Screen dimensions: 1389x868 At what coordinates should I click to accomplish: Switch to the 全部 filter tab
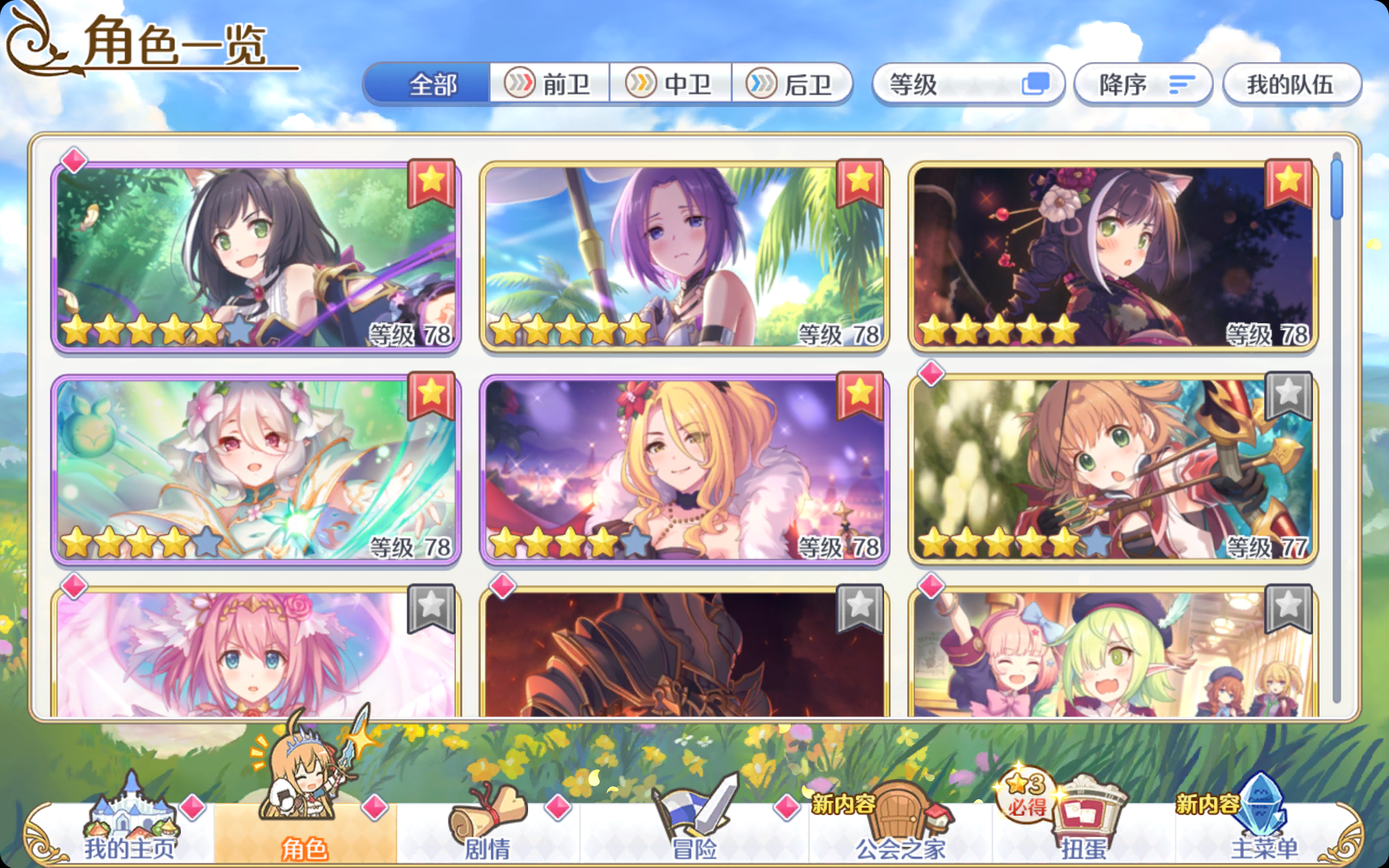[431, 84]
